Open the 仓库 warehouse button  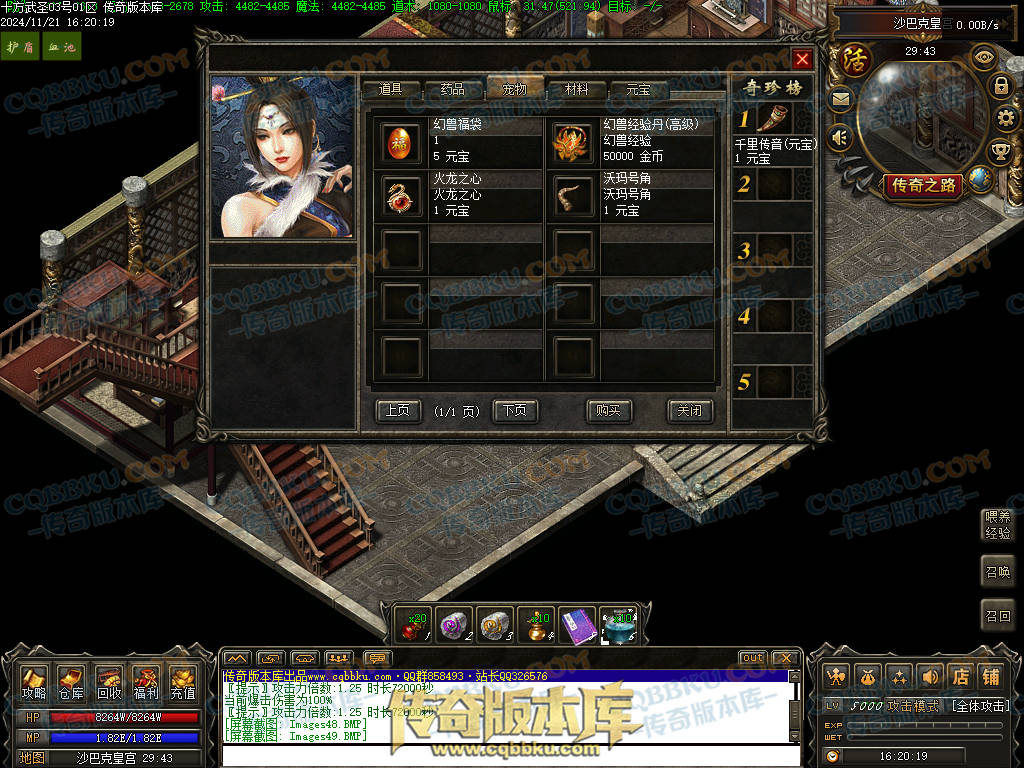[x=70, y=681]
